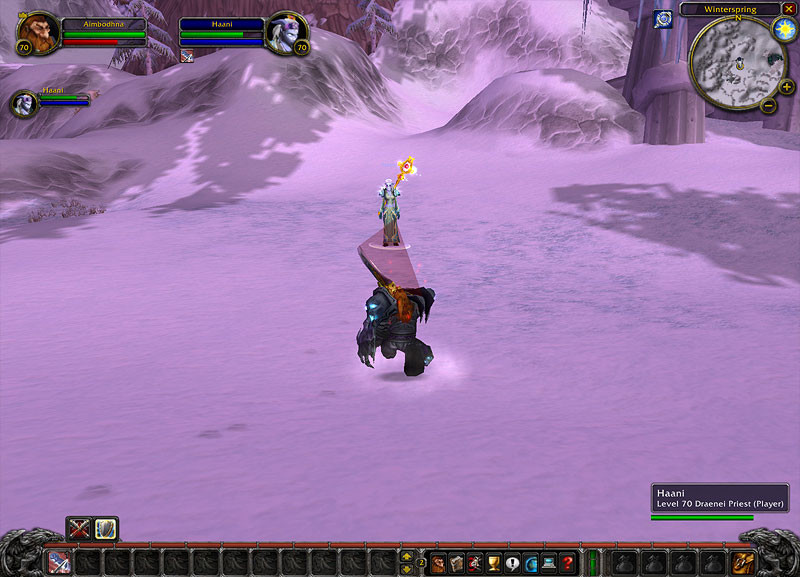Open the minimap tracking icon
The height and width of the screenshot is (577, 800).
662,19
